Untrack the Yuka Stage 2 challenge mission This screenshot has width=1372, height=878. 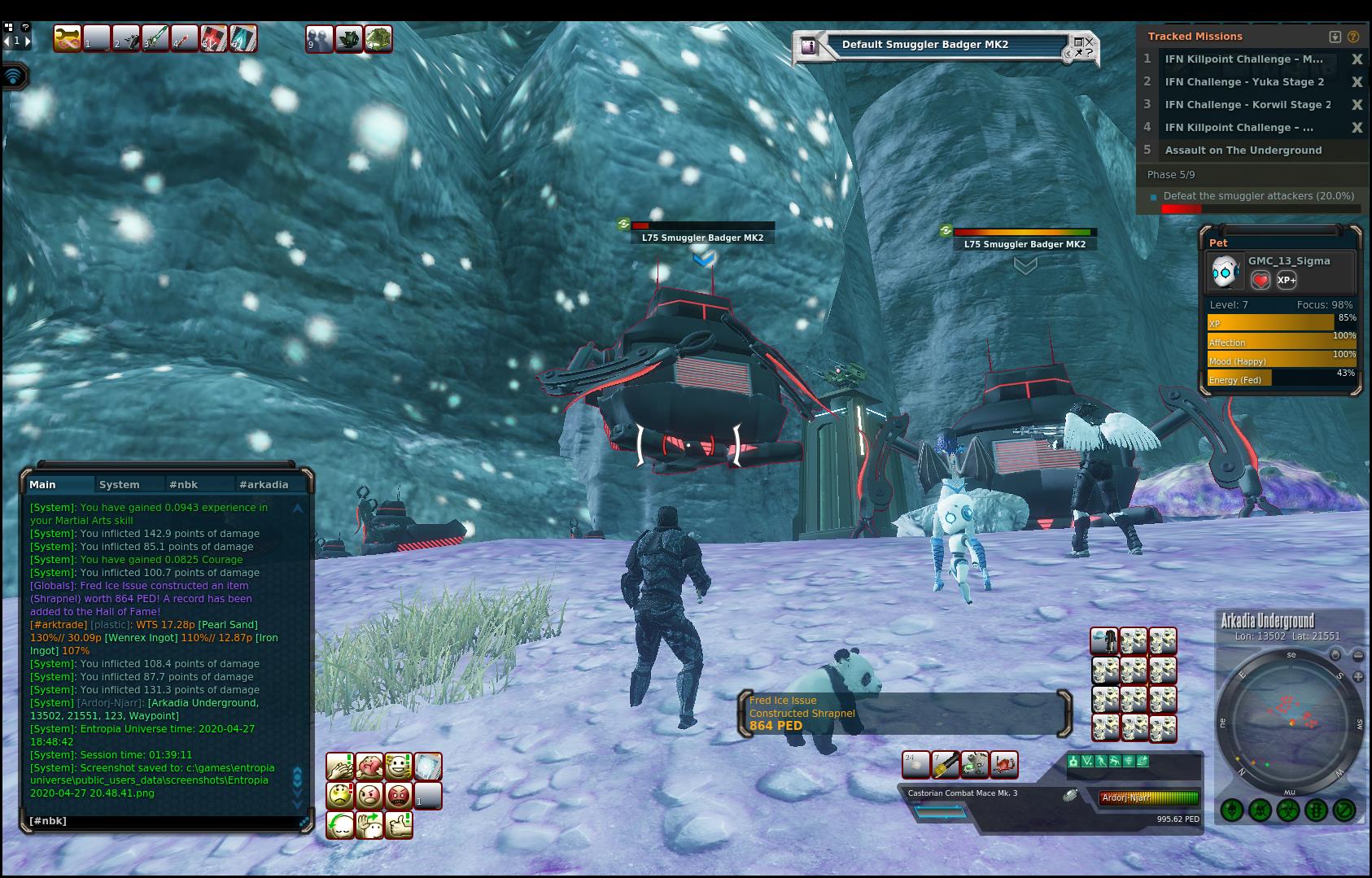(x=1357, y=82)
